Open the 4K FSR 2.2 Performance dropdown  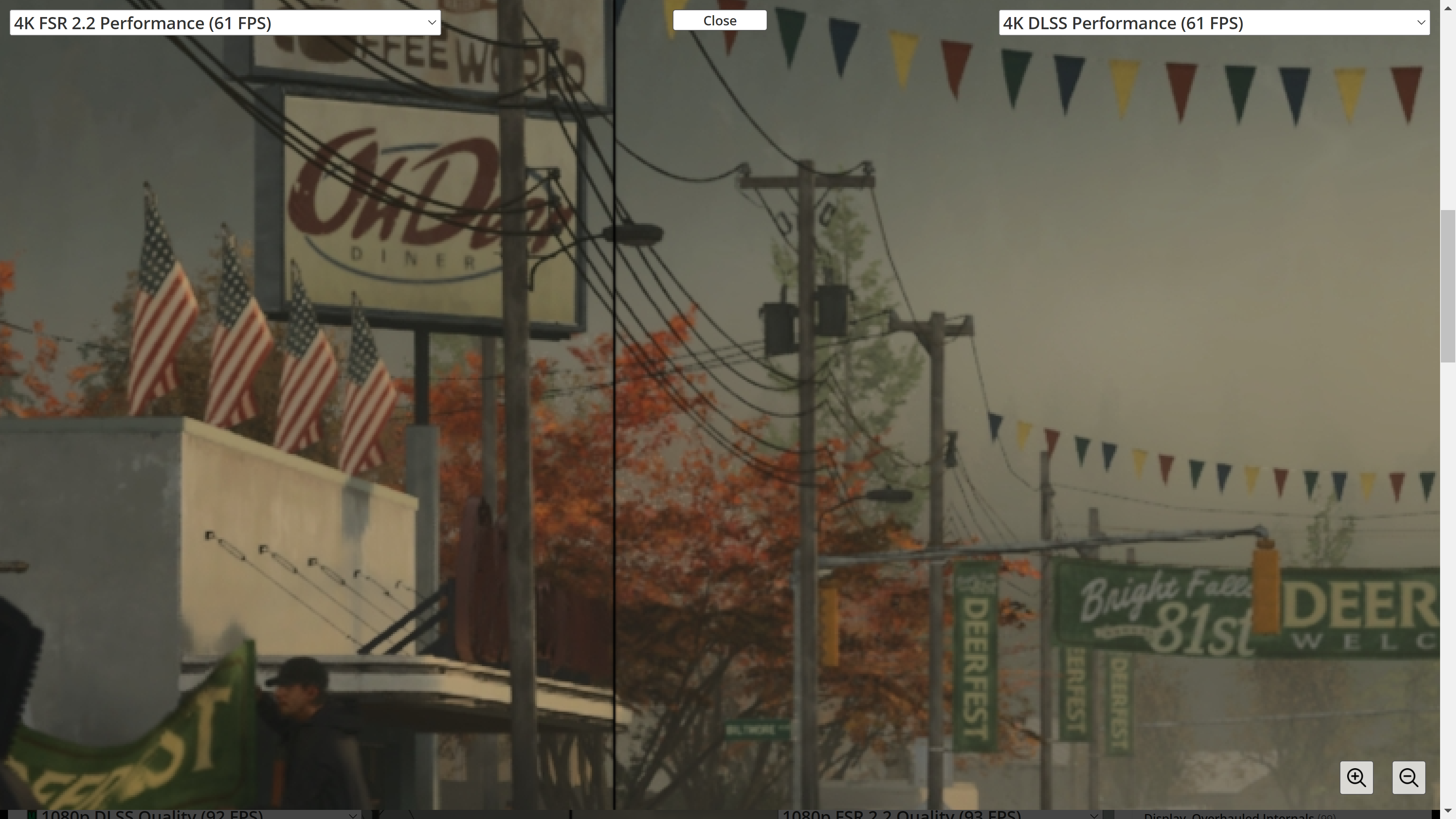pyautogui.click(x=225, y=23)
